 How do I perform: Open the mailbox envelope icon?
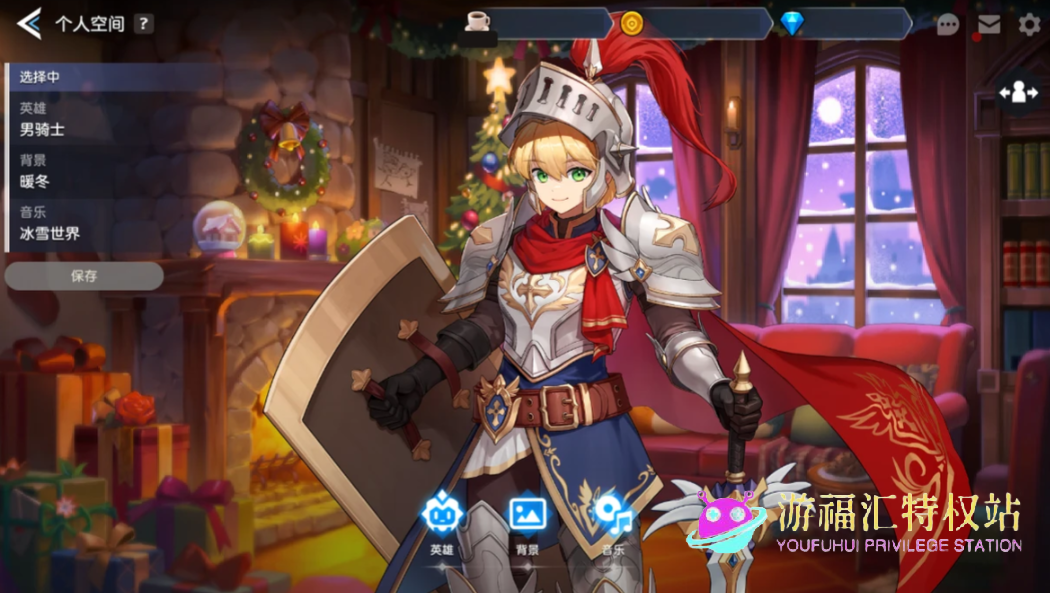click(988, 25)
